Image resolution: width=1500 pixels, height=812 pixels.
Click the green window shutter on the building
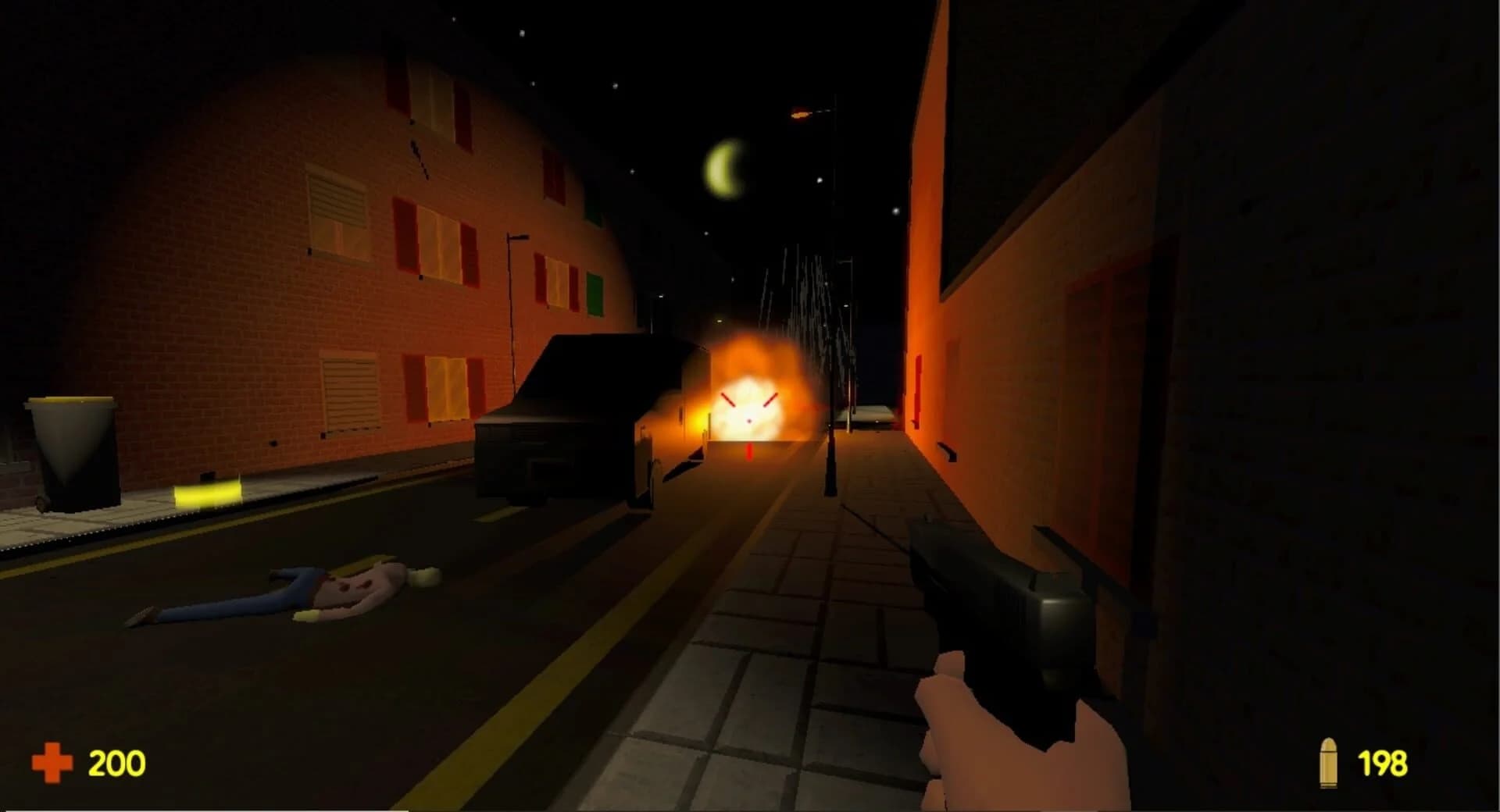(x=597, y=295)
